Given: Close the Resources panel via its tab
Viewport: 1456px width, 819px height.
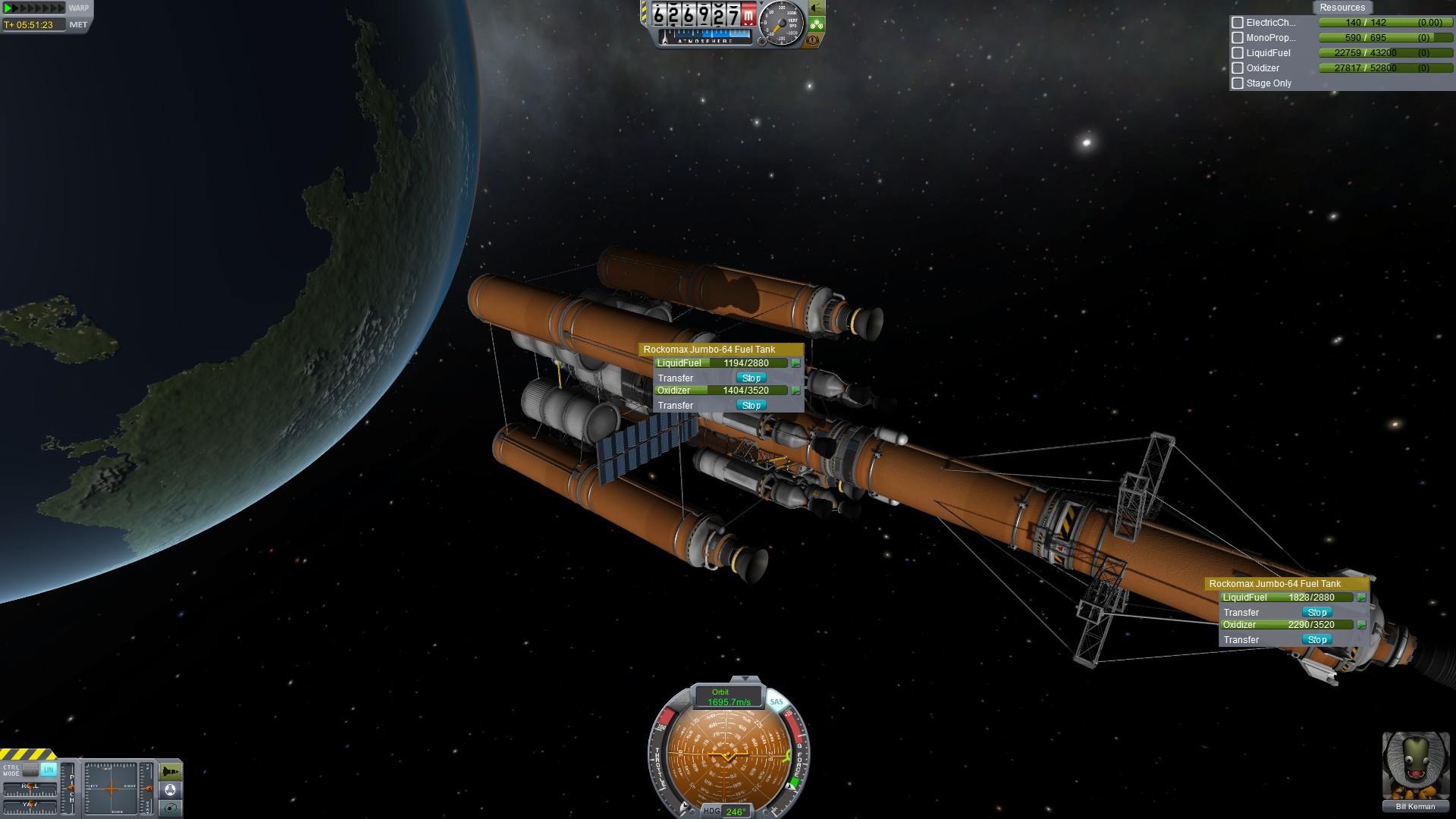Looking at the screenshot, I should (1341, 8).
